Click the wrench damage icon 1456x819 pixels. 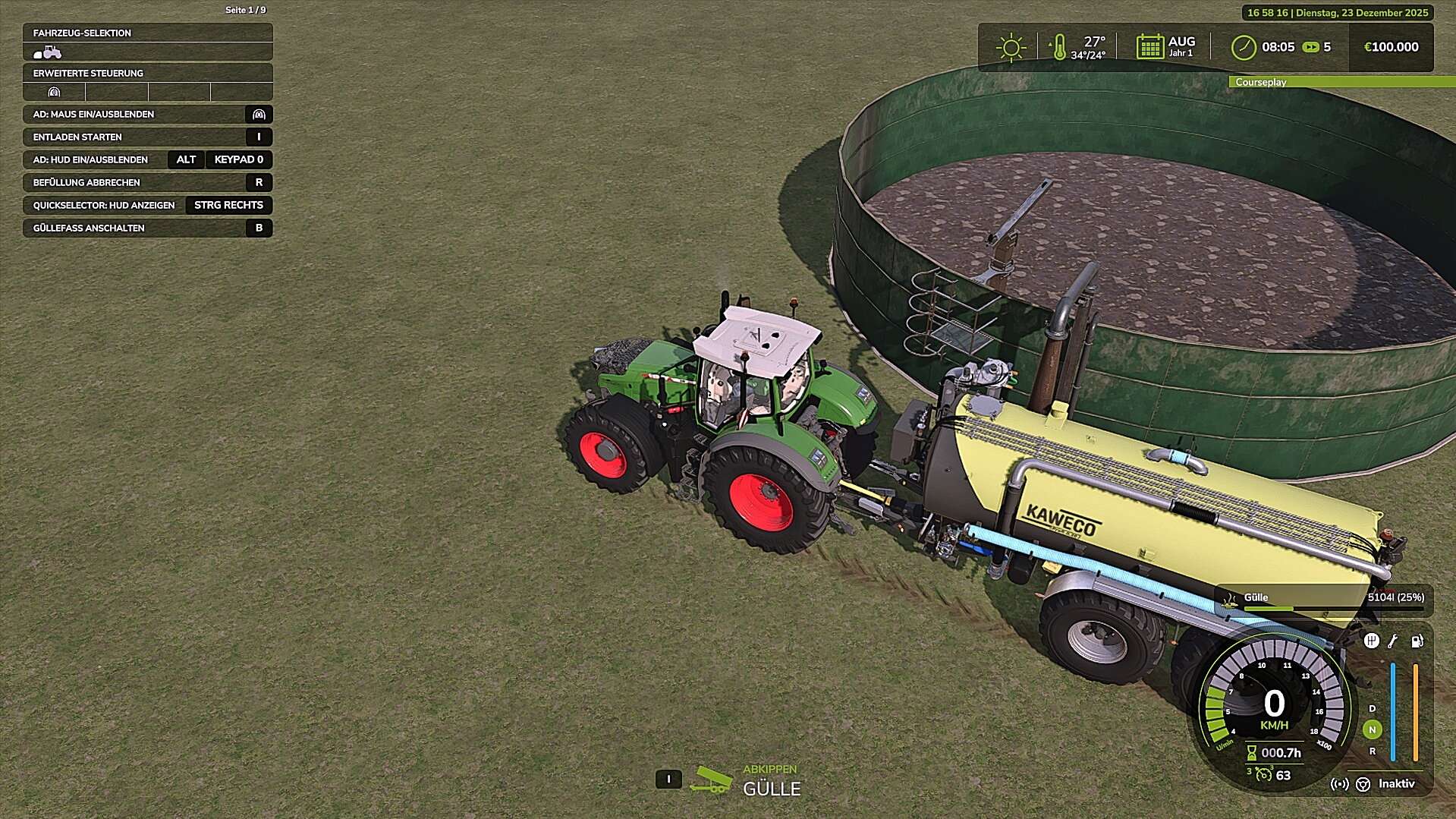(x=1393, y=641)
